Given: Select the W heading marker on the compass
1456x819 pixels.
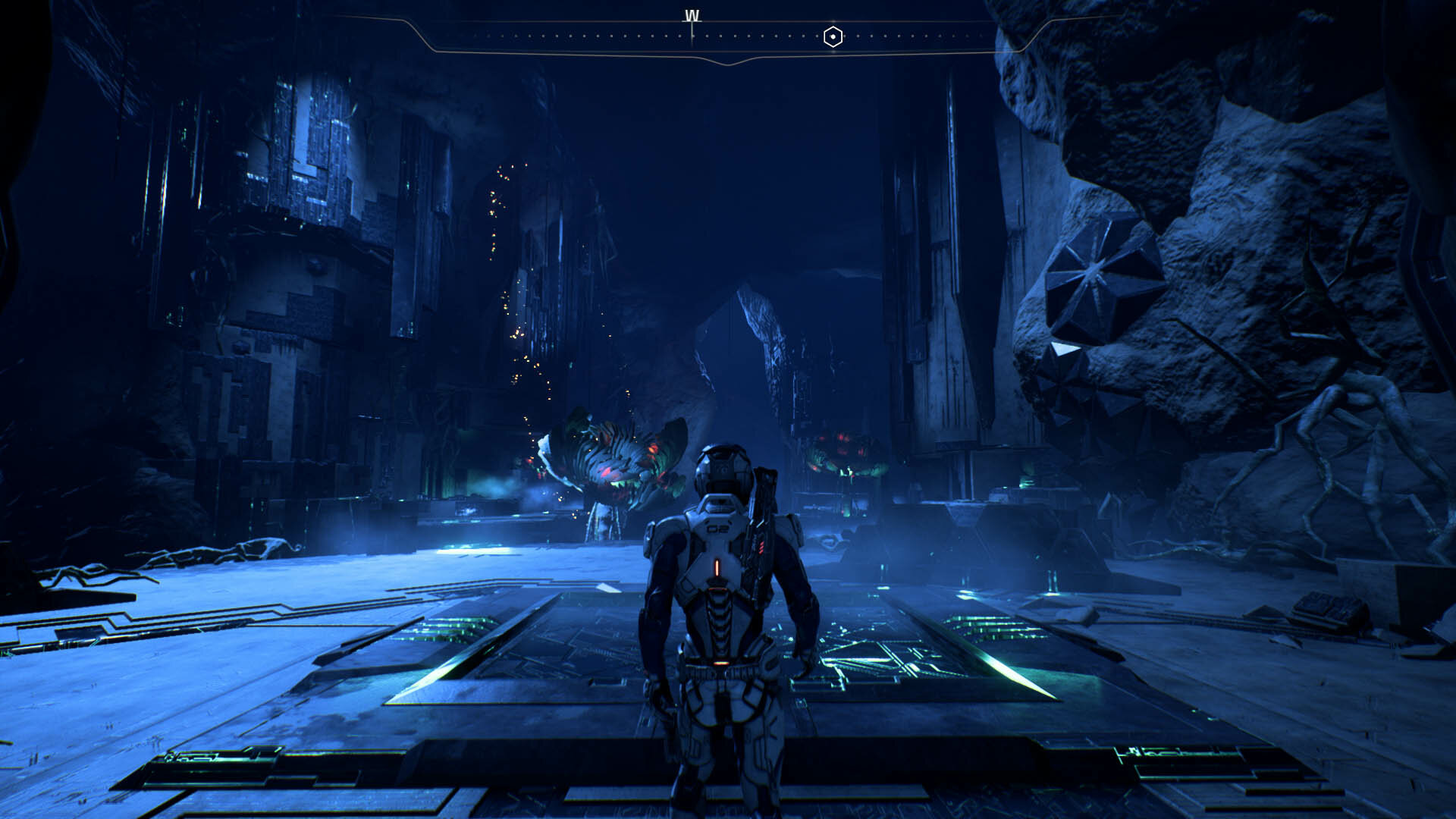Looking at the screenshot, I should (692, 17).
